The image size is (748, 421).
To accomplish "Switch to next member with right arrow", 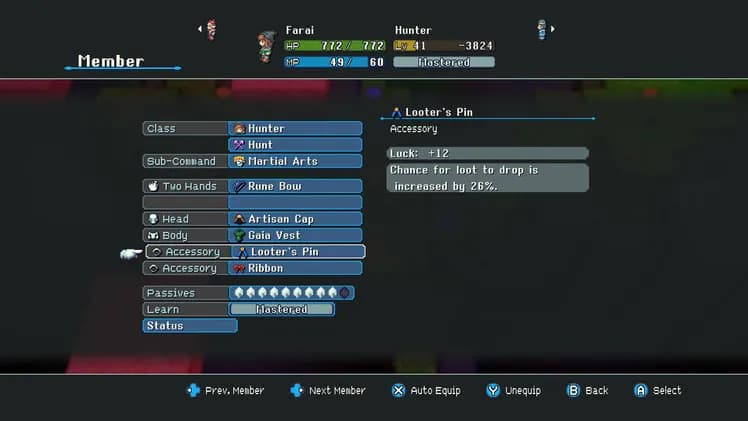I will (553, 29).
